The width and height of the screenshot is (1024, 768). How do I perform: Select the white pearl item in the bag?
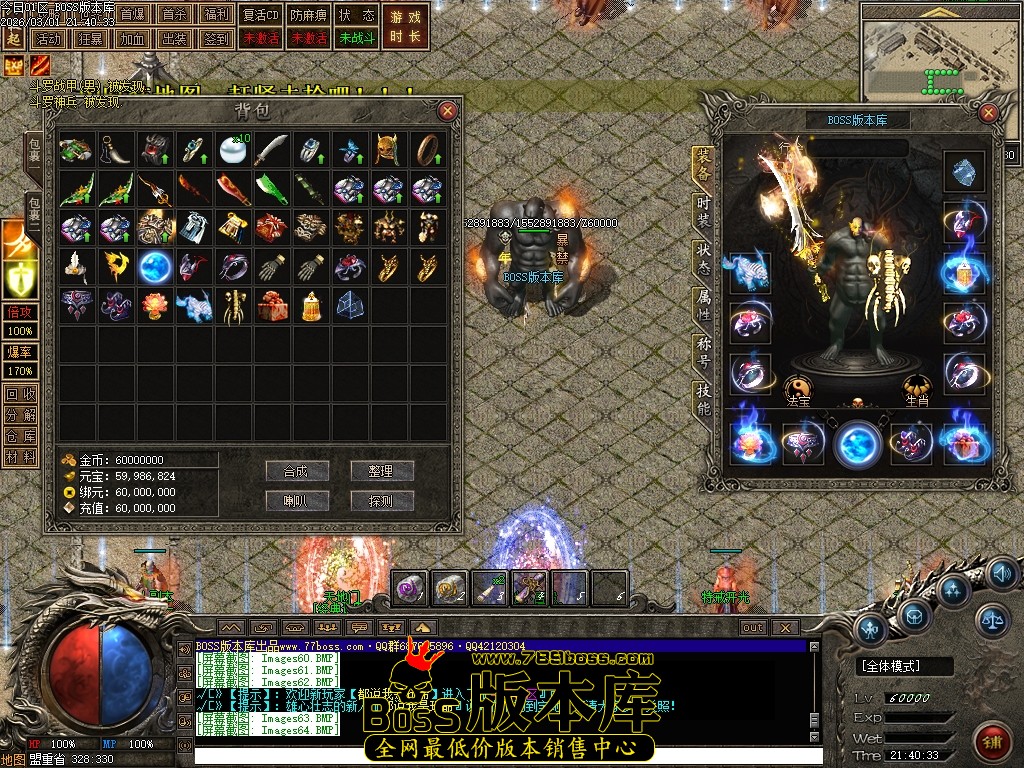[233, 150]
